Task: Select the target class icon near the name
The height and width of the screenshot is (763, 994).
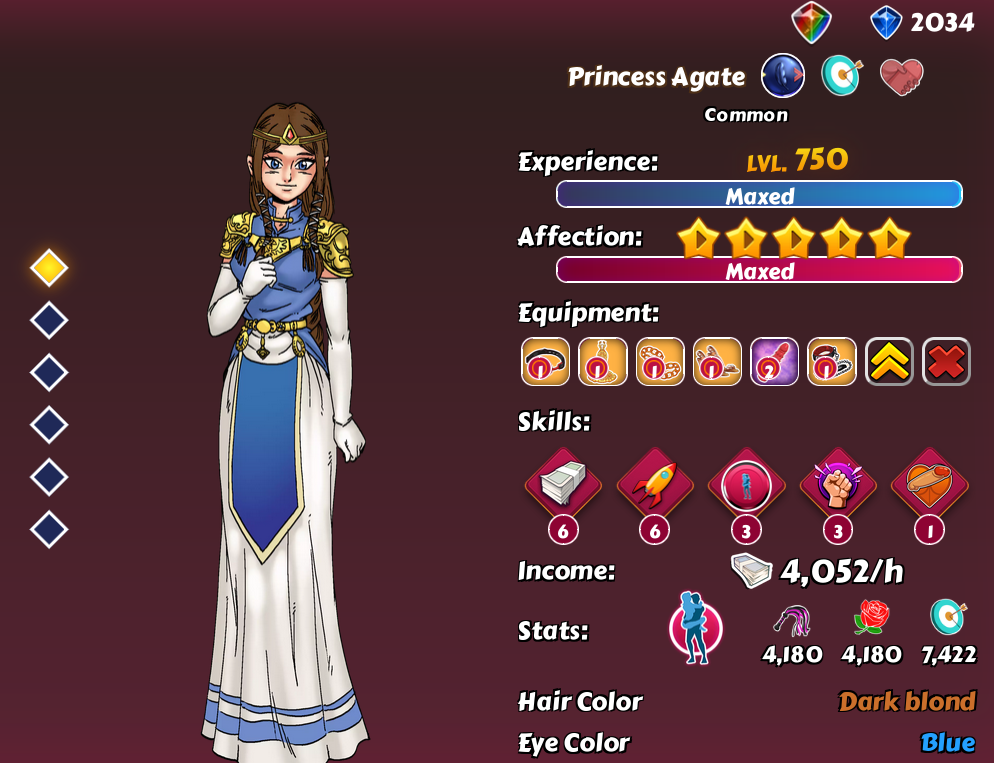Action: pos(842,76)
